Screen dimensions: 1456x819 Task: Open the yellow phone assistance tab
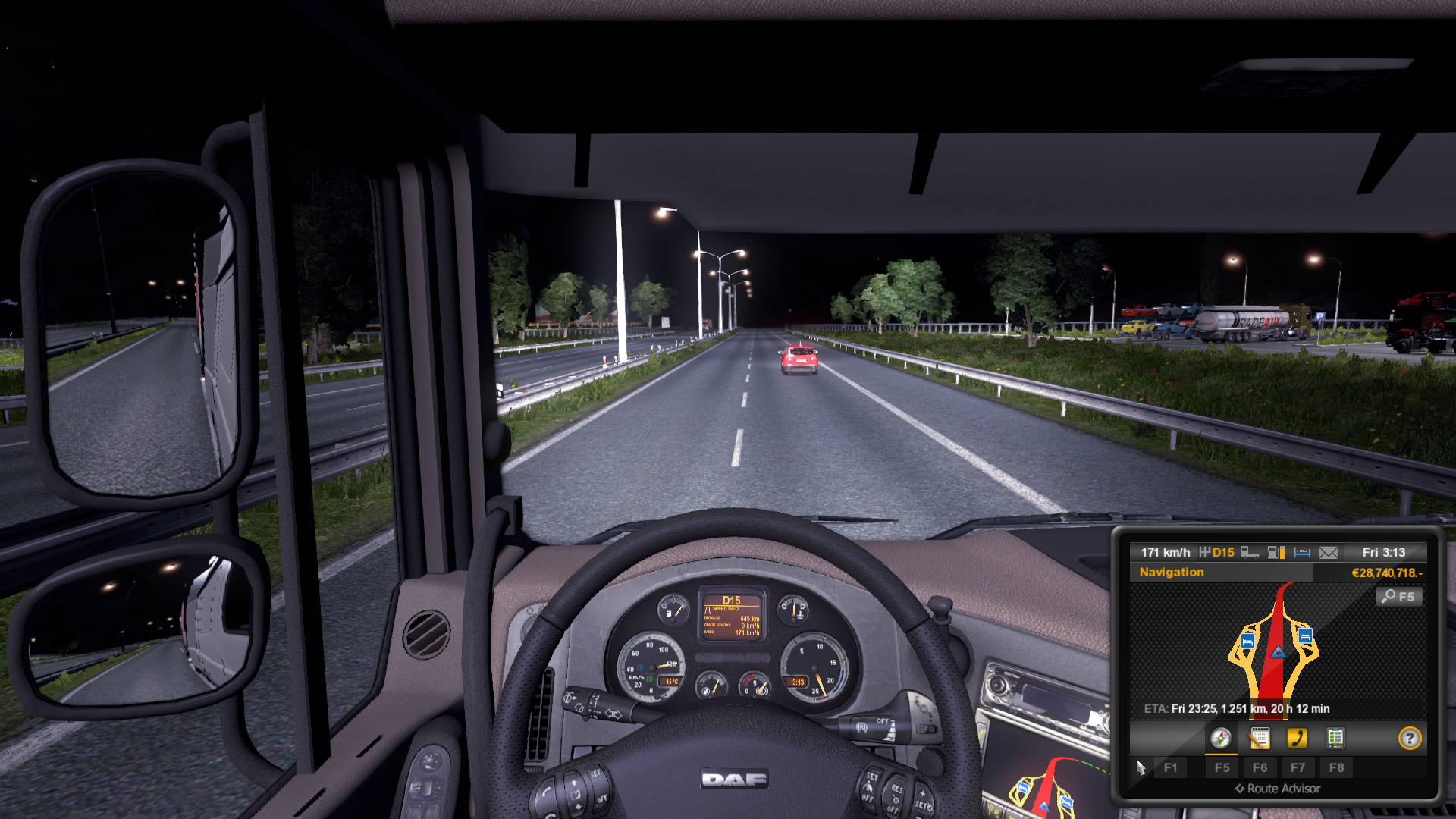click(1298, 738)
